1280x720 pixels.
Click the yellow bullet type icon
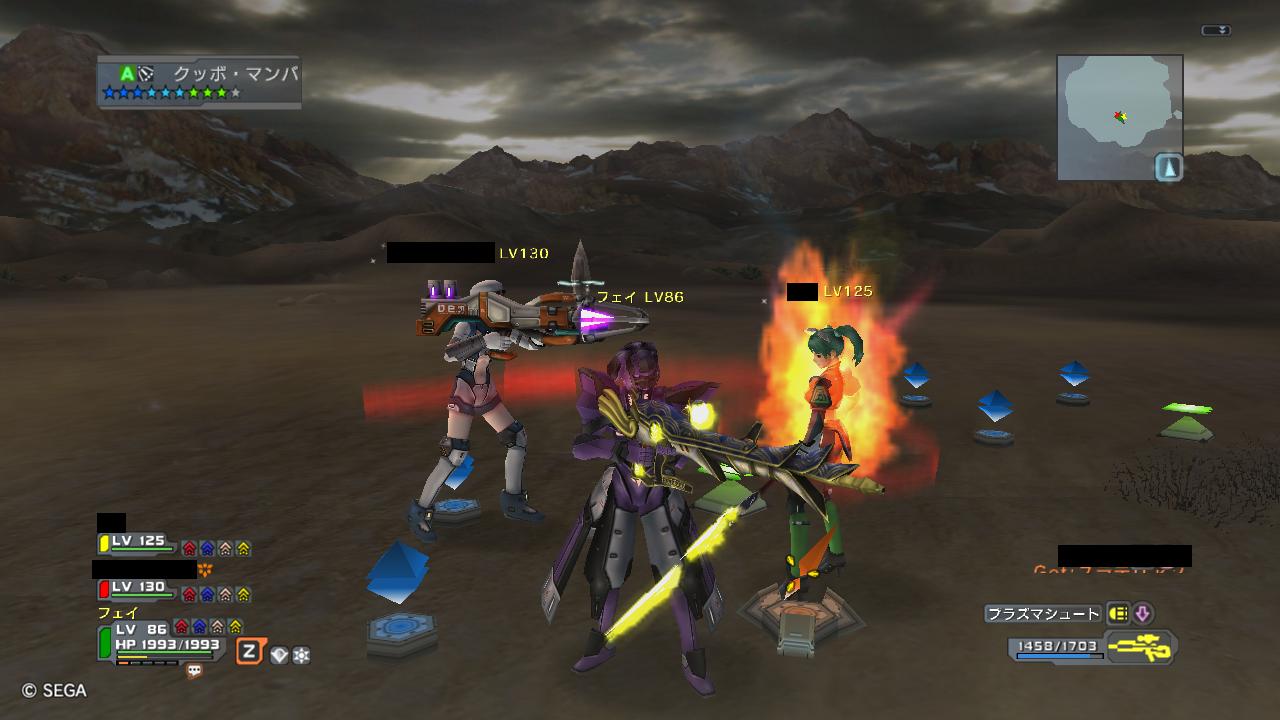(1118, 614)
